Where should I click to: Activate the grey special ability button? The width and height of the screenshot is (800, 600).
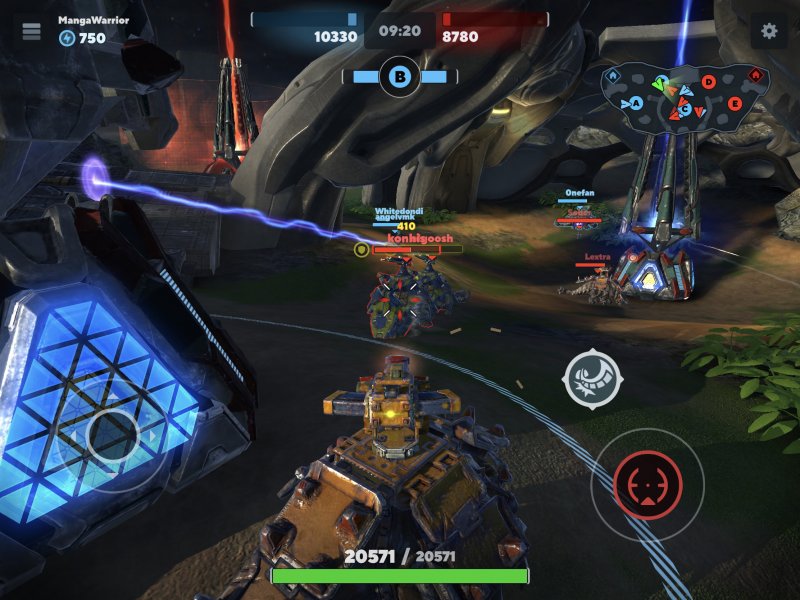click(x=593, y=378)
